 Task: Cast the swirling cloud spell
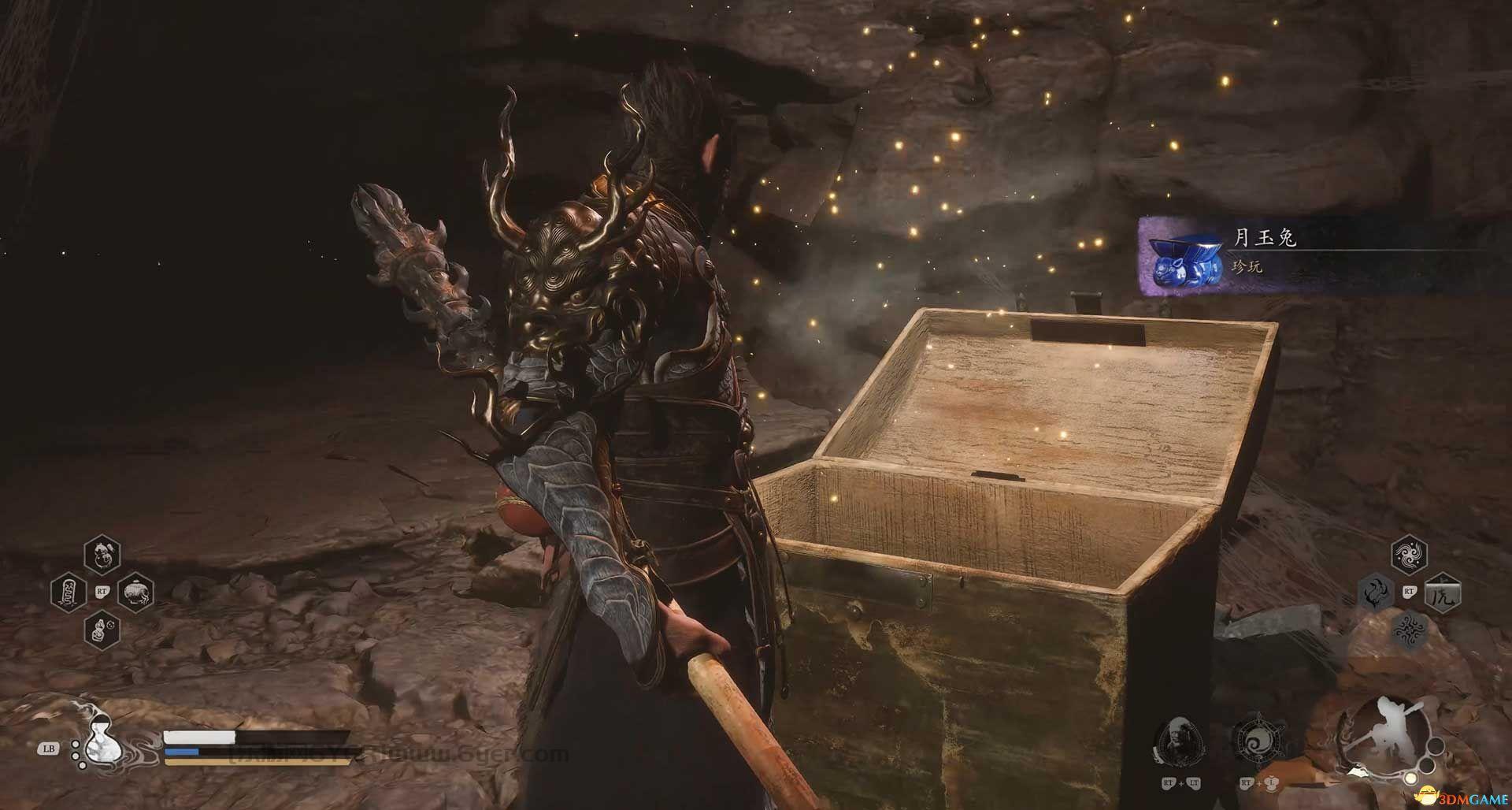[x=1409, y=554]
